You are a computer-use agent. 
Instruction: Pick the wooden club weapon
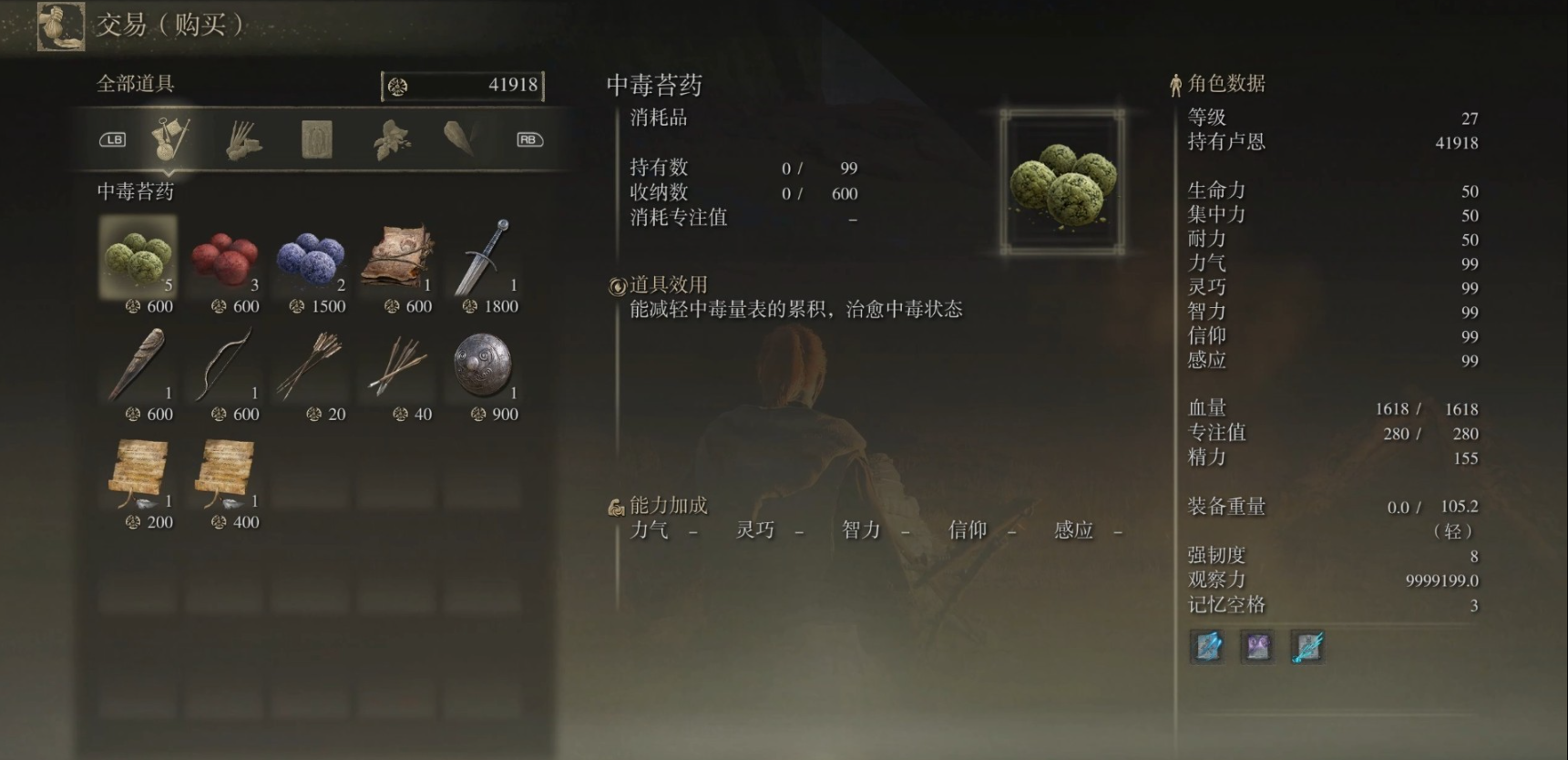pyautogui.click(x=138, y=366)
